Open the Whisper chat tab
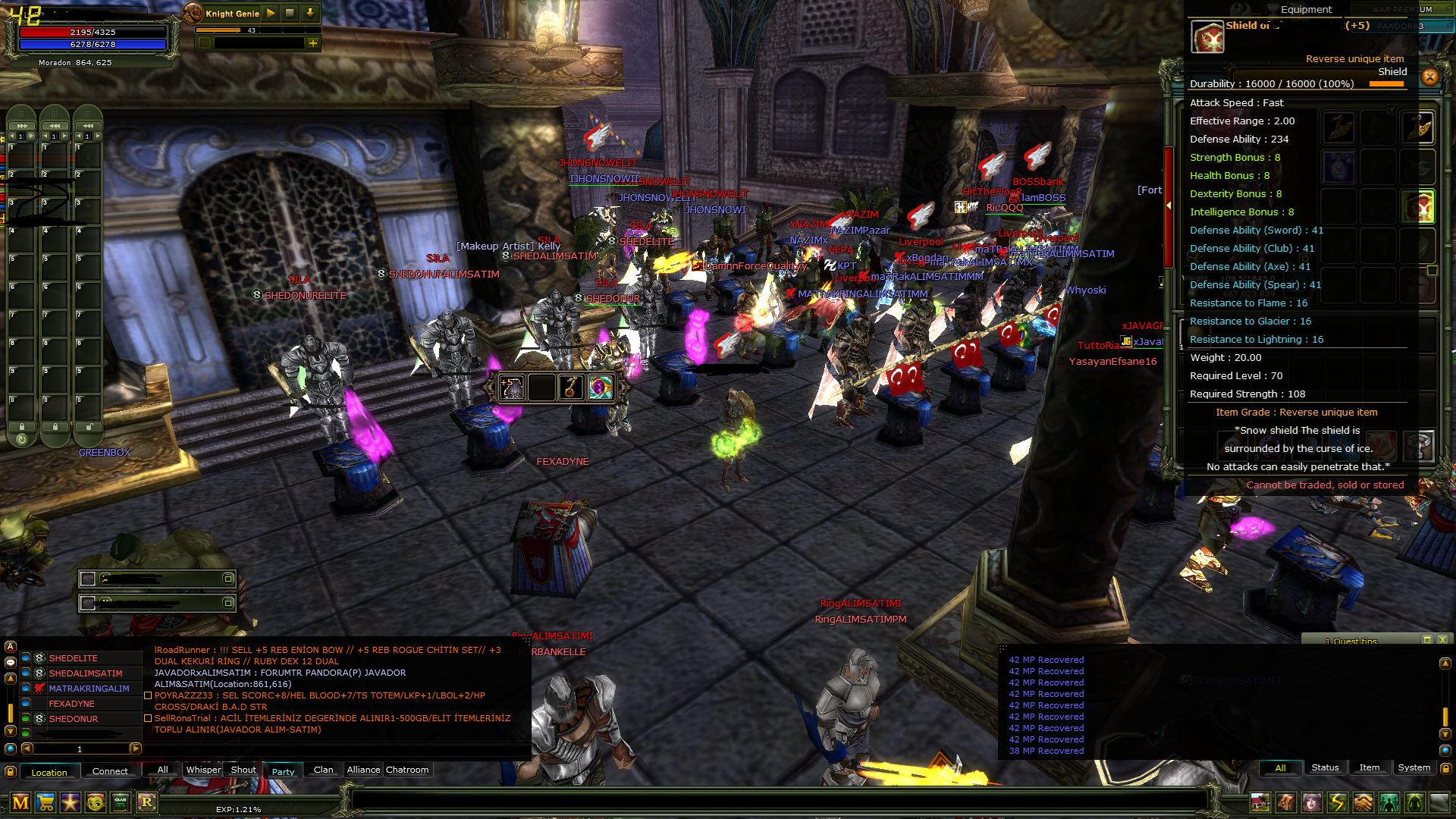The width and height of the screenshot is (1456, 819). pos(203,770)
